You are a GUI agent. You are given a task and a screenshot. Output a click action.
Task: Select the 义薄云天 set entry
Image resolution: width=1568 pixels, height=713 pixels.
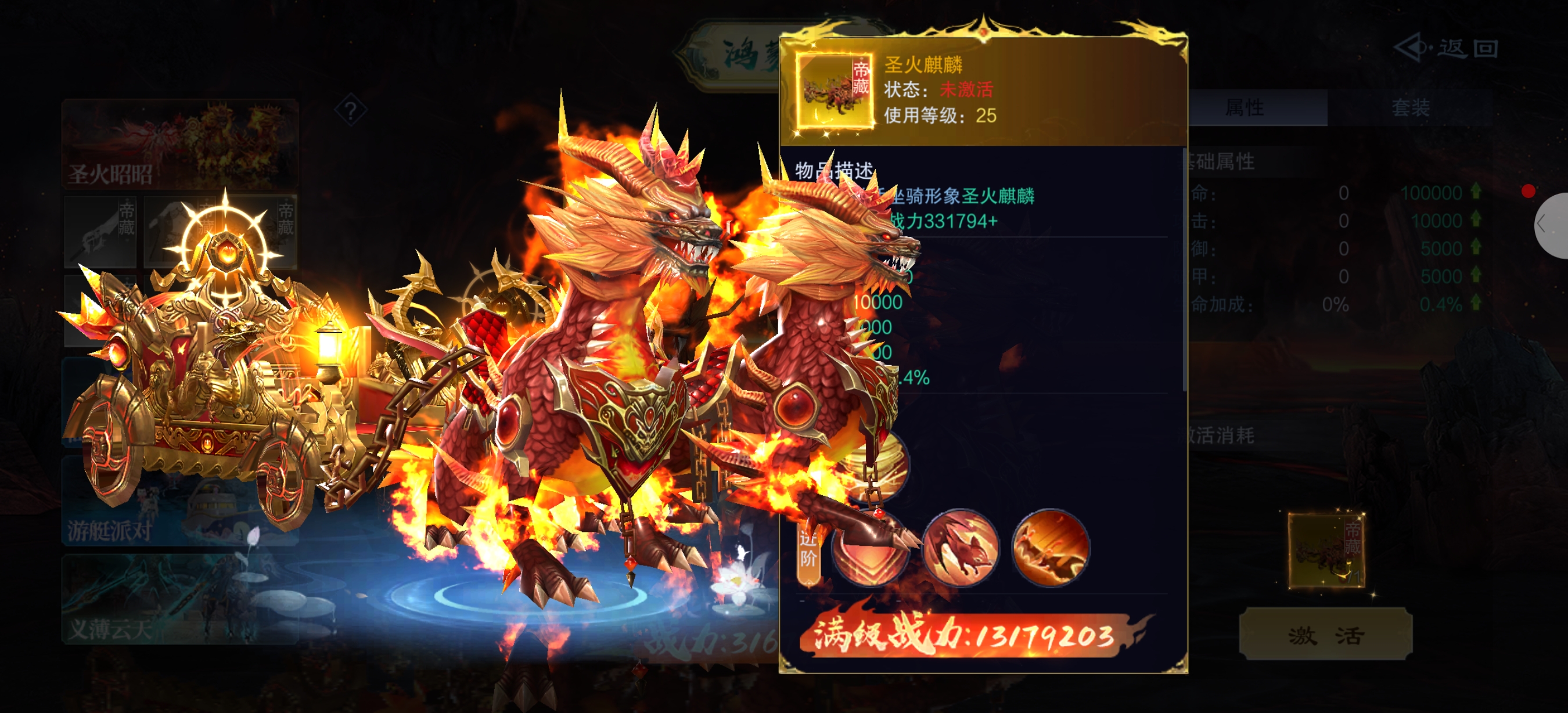[179, 599]
